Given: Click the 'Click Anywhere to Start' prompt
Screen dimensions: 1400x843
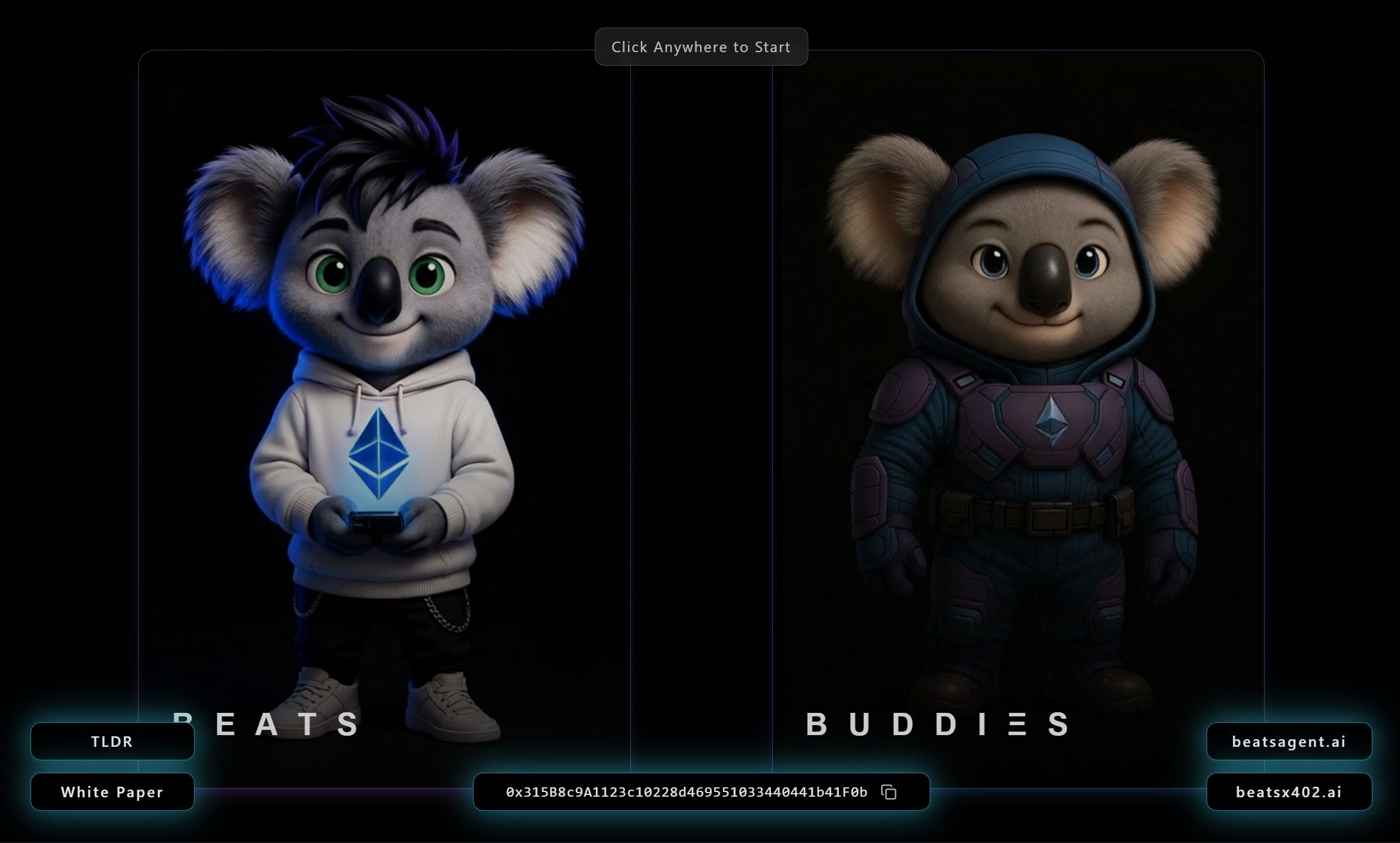Looking at the screenshot, I should 701,47.
